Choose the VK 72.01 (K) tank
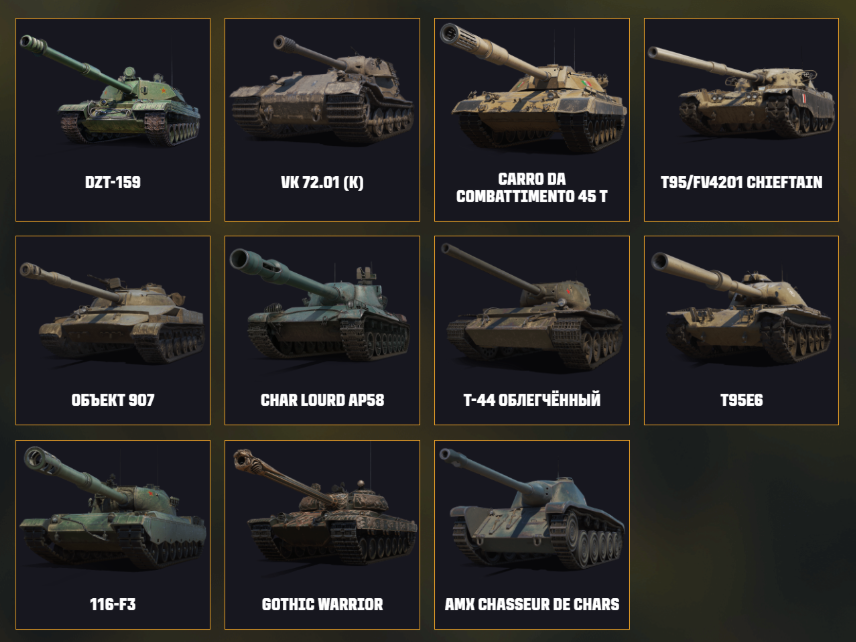 (322, 120)
